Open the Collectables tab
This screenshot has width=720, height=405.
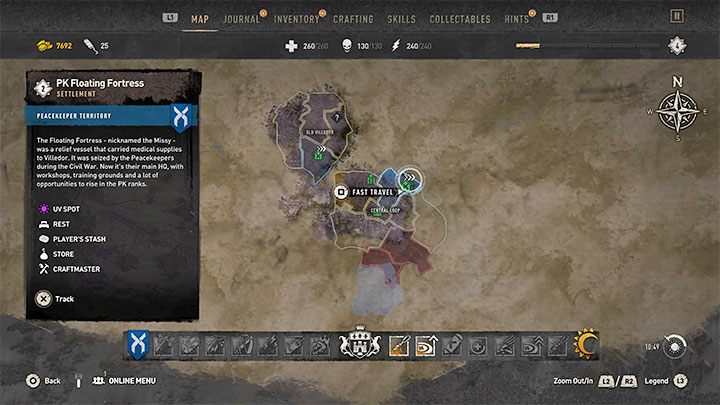pyautogui.click(x=459, y=18)
